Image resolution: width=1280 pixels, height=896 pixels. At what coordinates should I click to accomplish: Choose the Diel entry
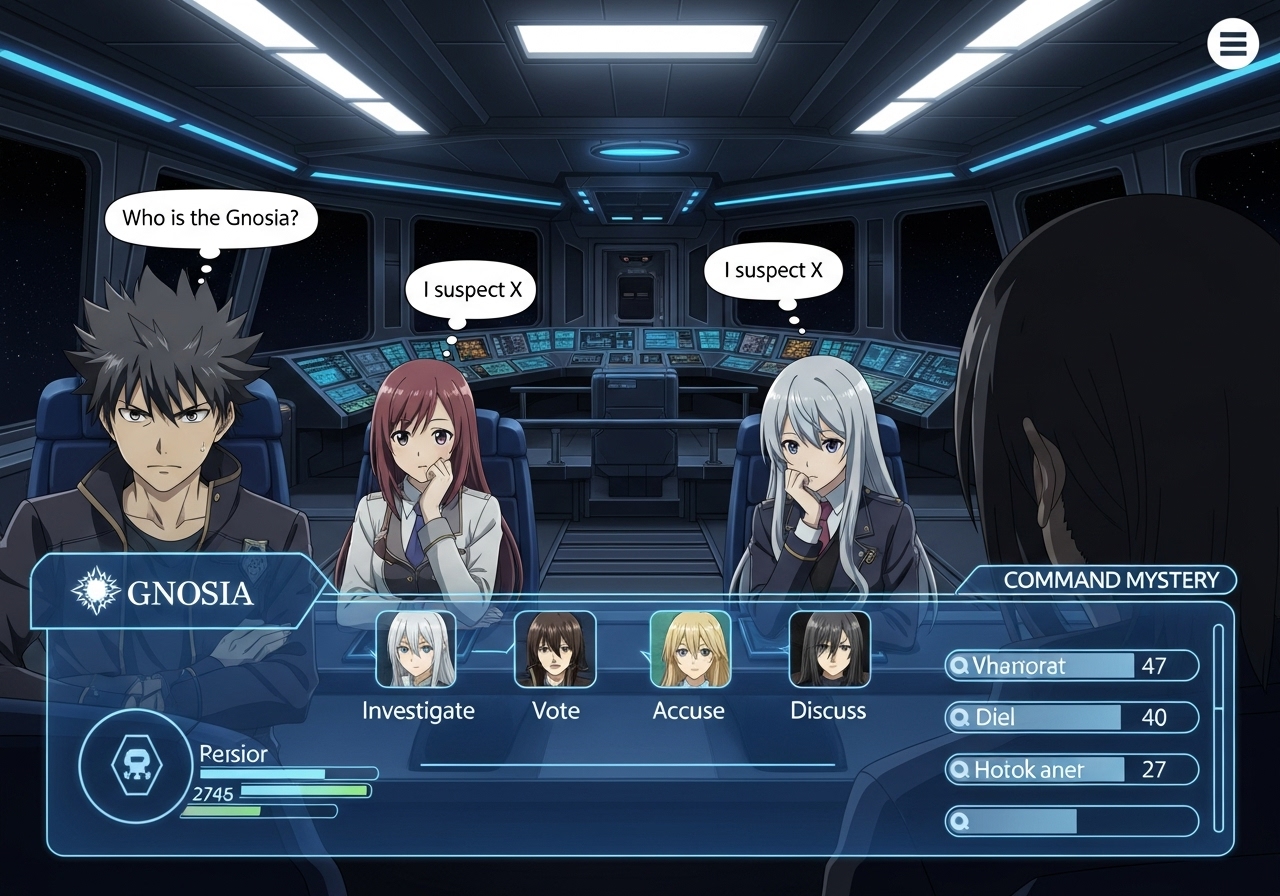1071,717
